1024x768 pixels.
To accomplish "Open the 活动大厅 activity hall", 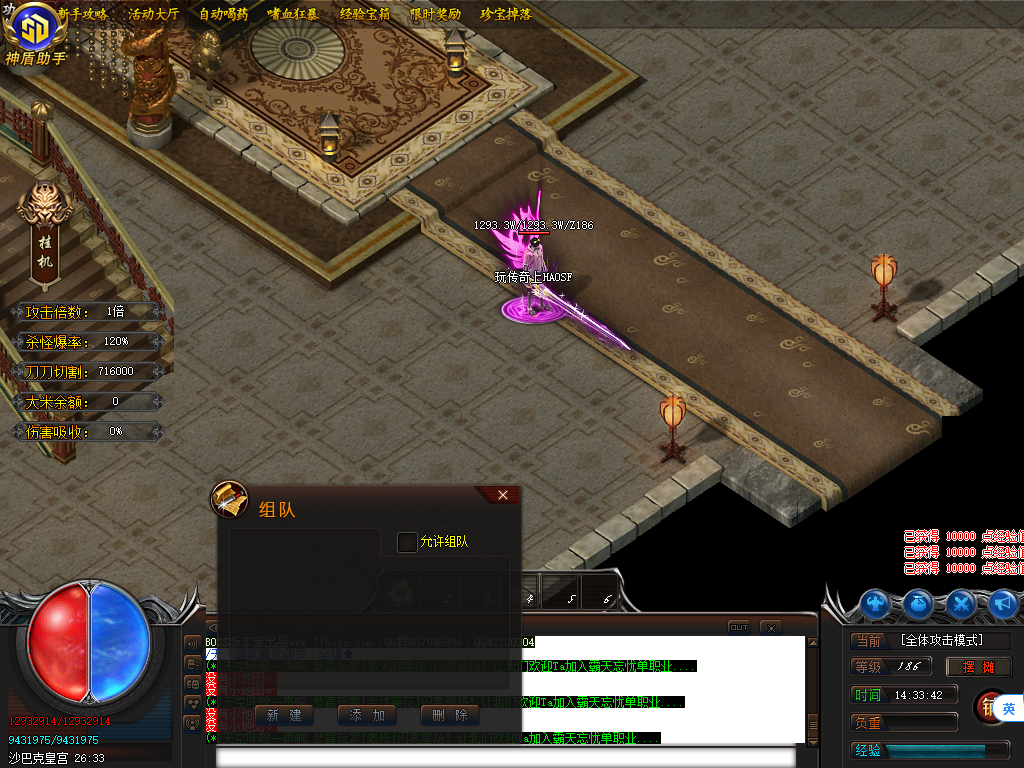I will [x=153, y=15].
